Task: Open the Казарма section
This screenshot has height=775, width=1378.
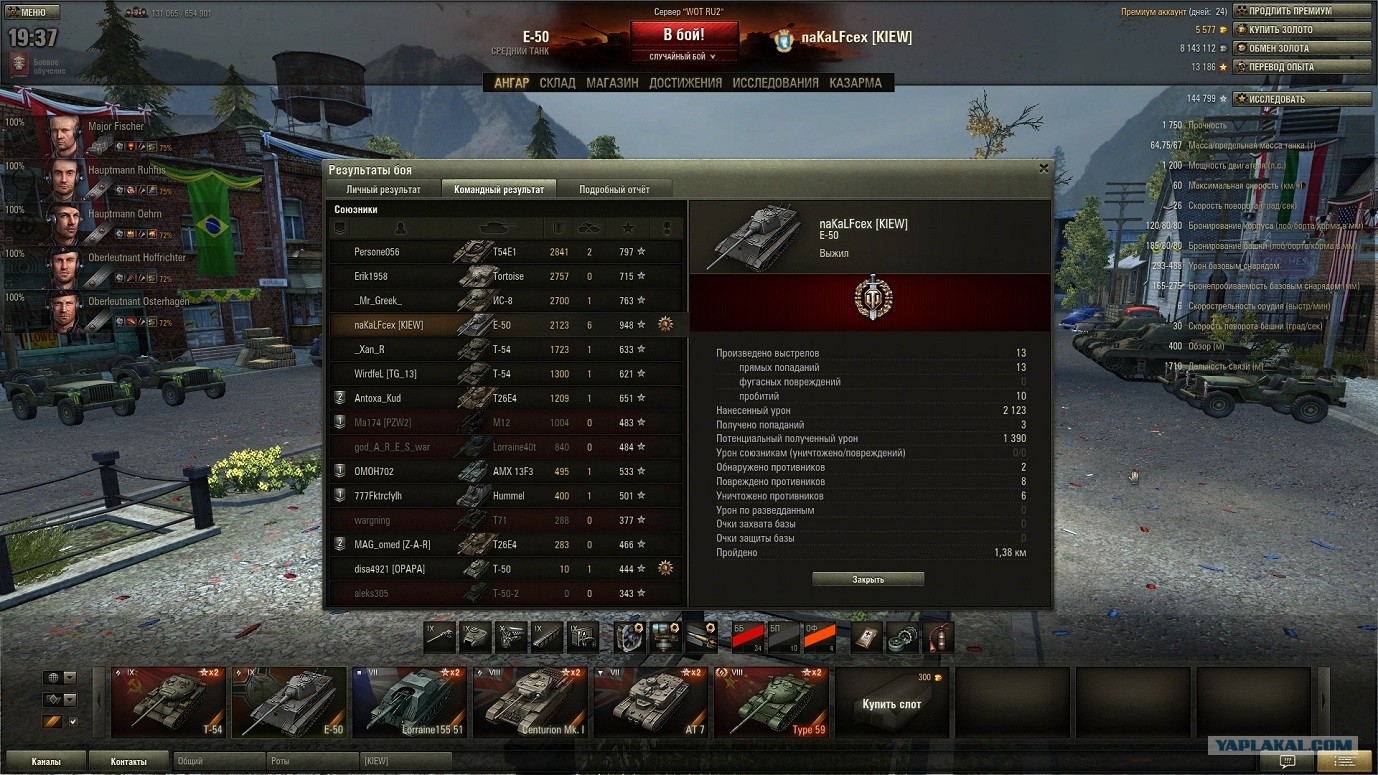Action: tap(855, 83)
